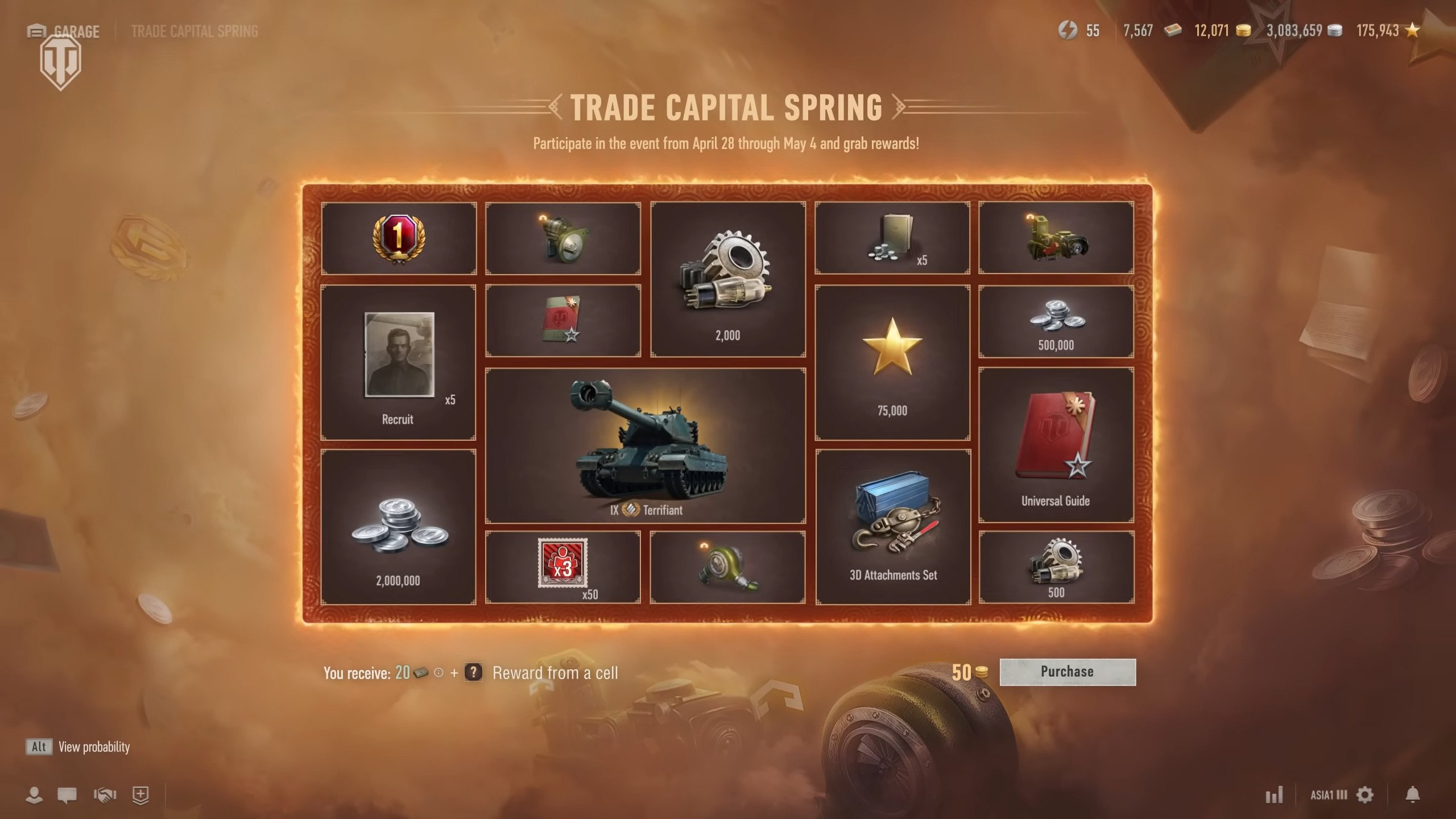Purchase a cell for 50 gold
This screenshot has width=1456, height=819.
[x=1067, y=672]
